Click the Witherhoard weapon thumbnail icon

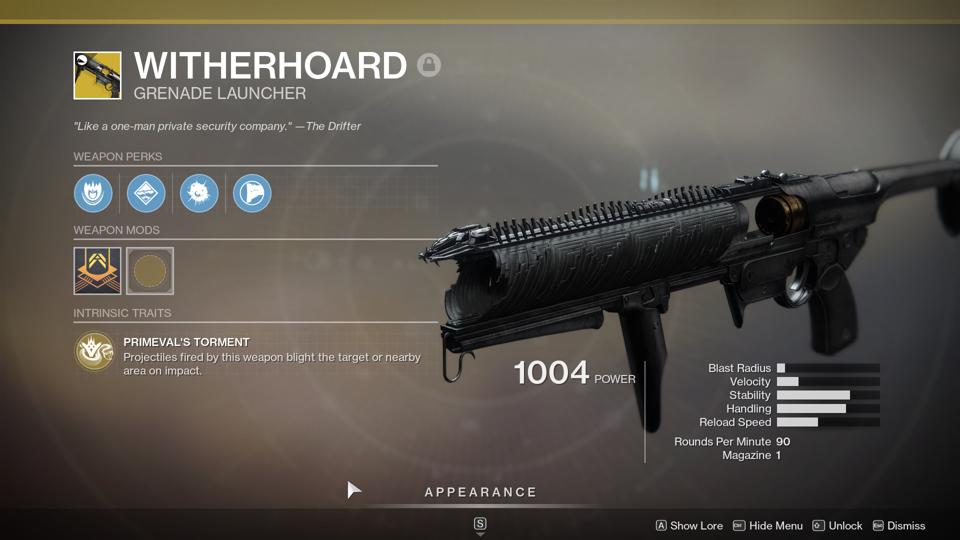click(x=97, y=76)
